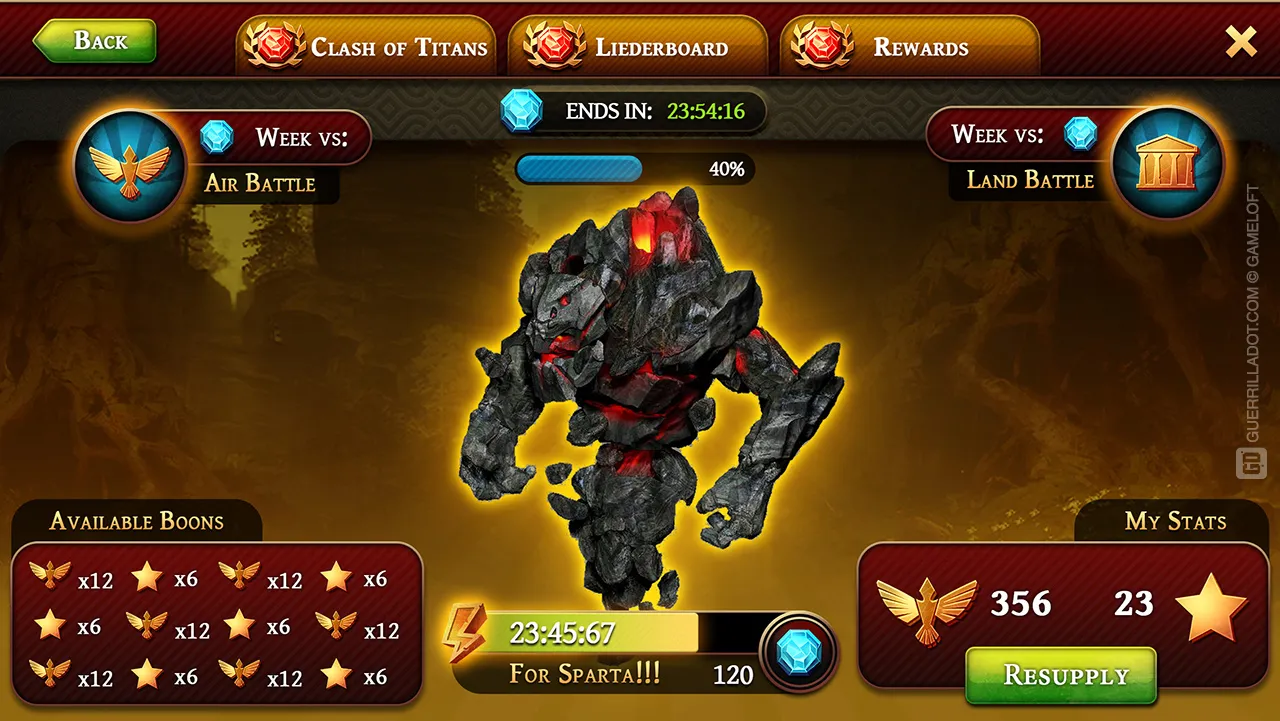Click the green Resupply button

click(1060, 675)
